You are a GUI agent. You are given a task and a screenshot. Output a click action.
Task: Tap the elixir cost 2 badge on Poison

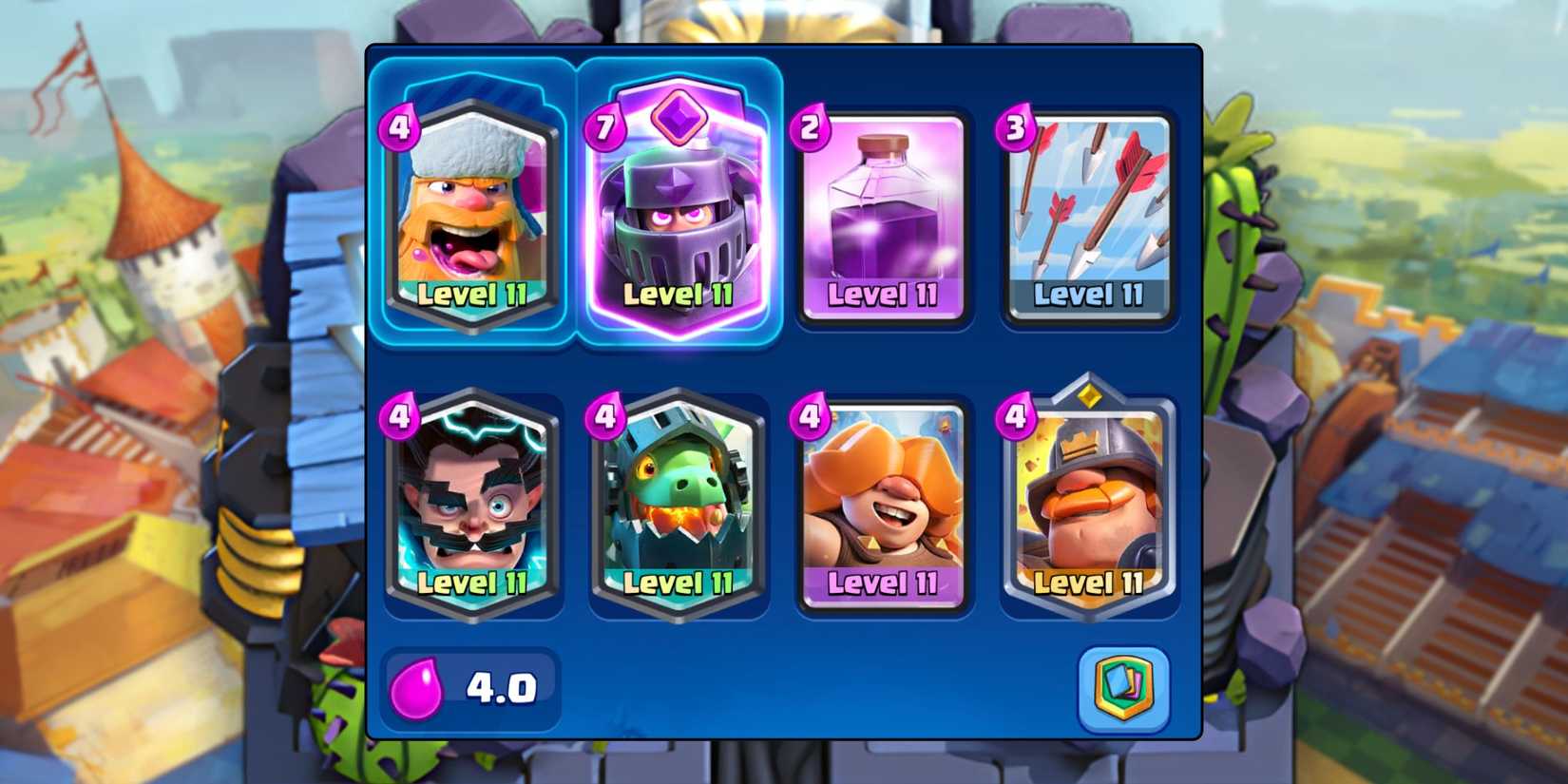(x=809, y=126)
